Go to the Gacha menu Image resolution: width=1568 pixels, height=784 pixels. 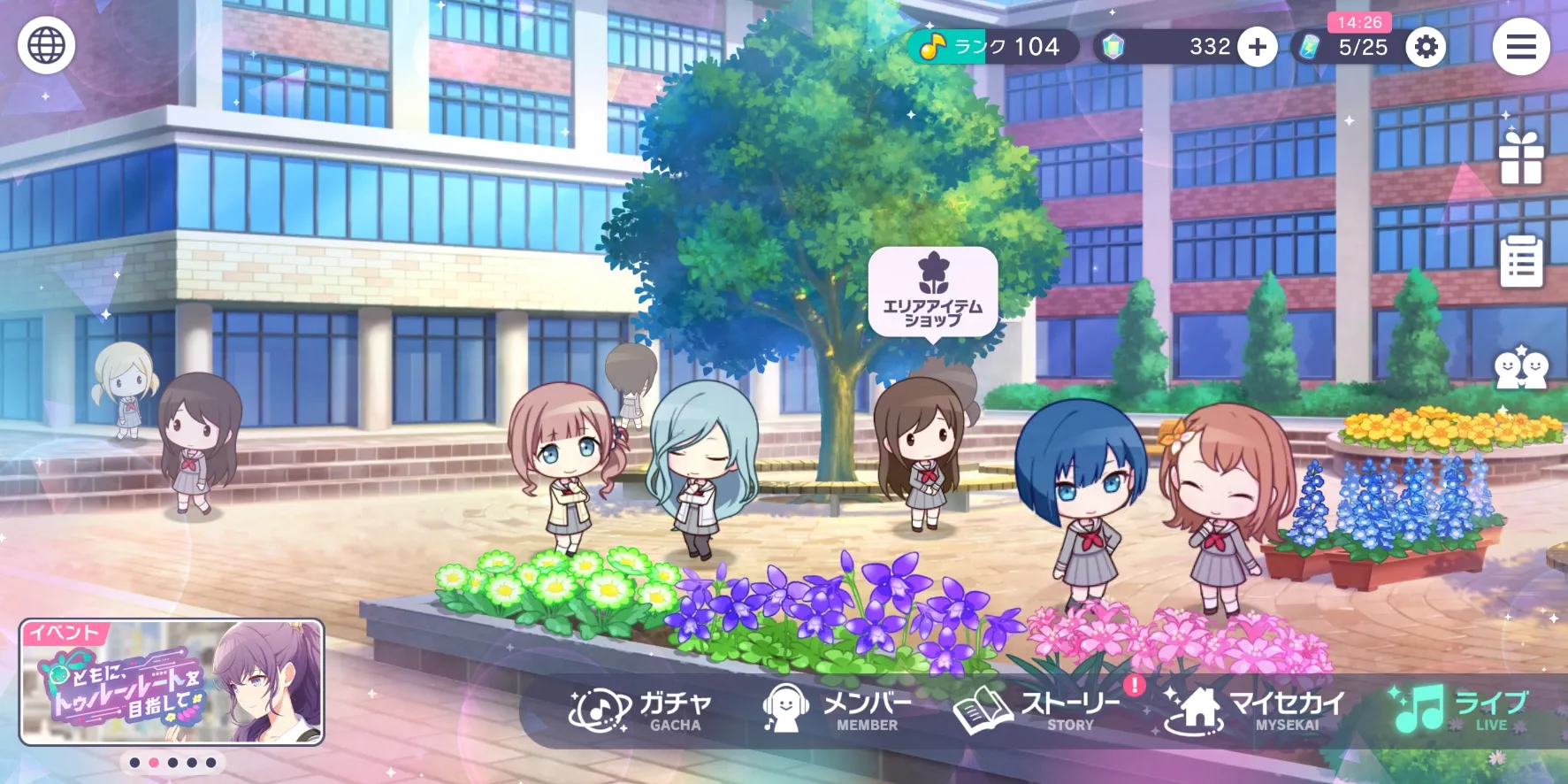coord(641,711)
